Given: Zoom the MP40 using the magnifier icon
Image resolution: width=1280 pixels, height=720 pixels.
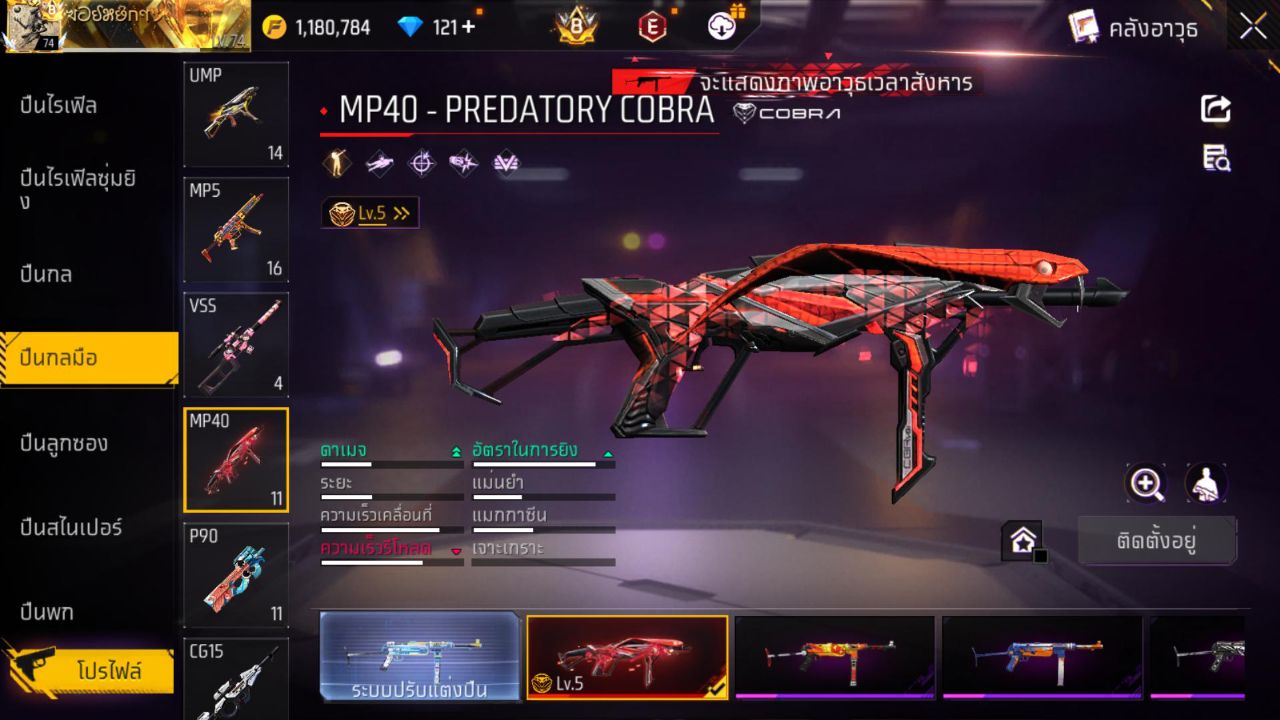Looking at the screenshot, I should pyautogui.click(x=1146, y=484).
